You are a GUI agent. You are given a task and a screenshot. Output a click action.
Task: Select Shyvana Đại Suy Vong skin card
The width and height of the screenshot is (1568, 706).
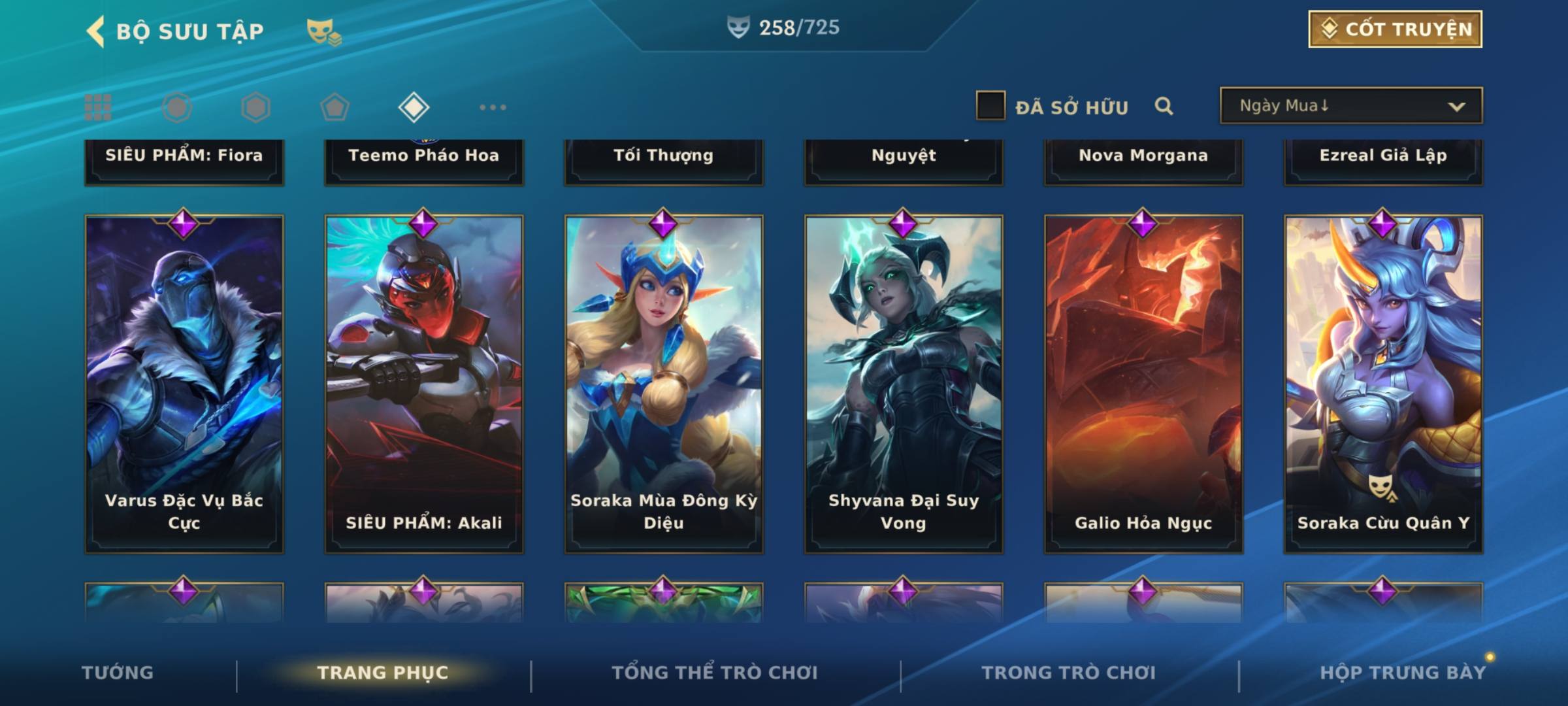pos(904,384)
